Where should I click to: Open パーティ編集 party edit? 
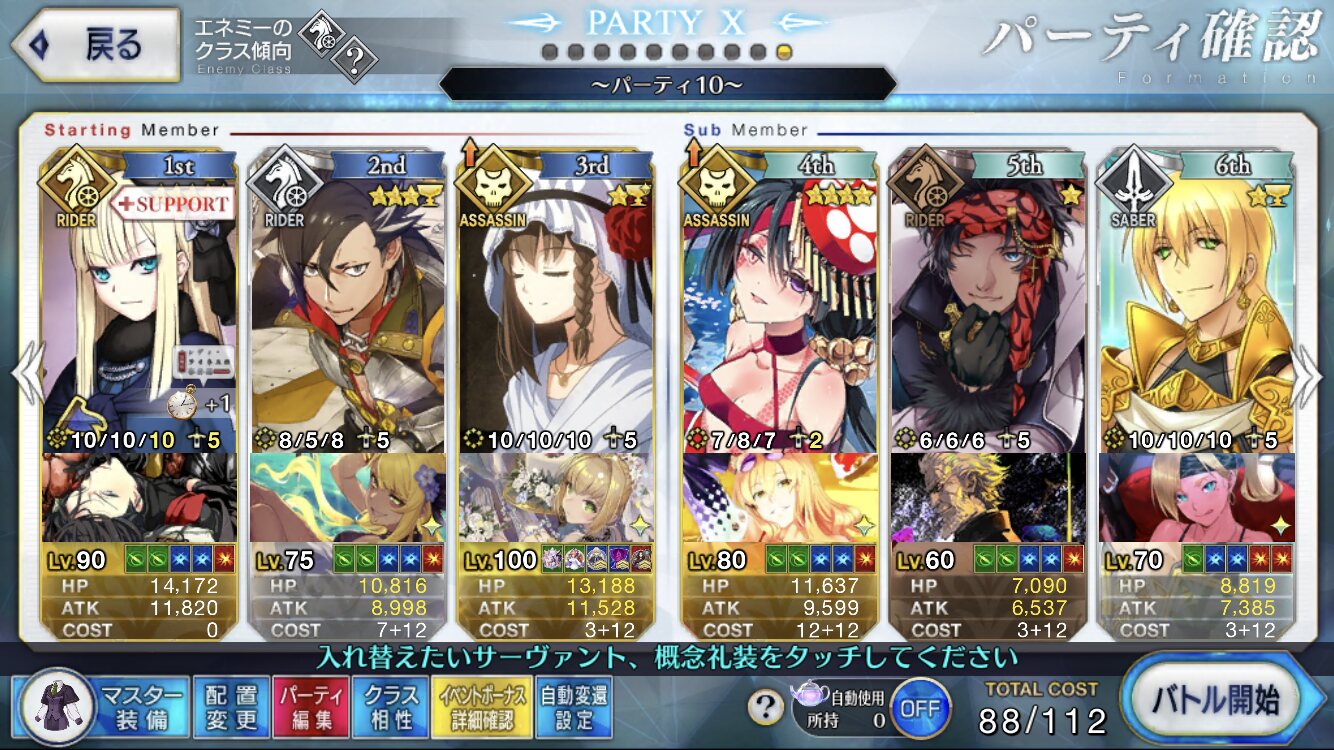click(x=310, y=707)
